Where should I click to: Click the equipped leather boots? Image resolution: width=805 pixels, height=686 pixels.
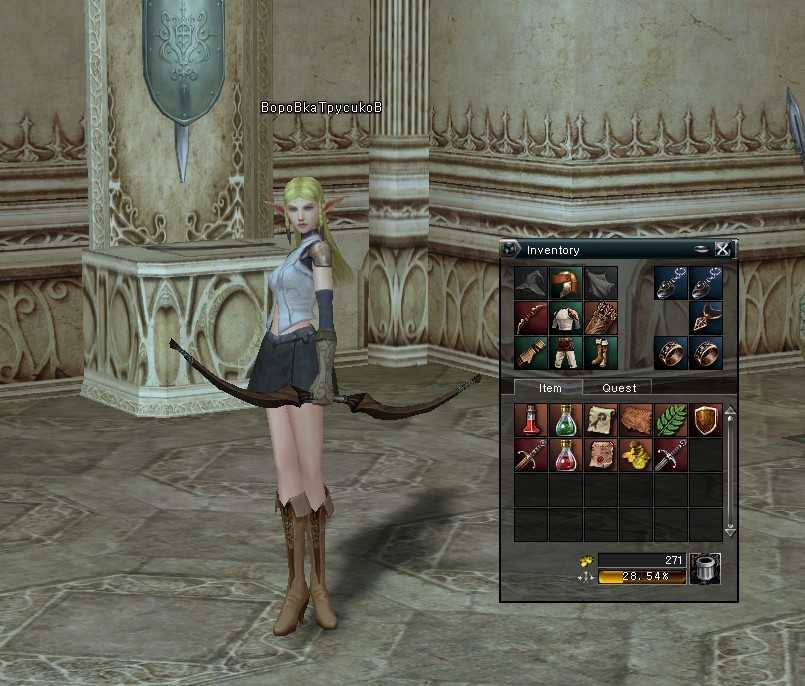click(x=601, y=353)
